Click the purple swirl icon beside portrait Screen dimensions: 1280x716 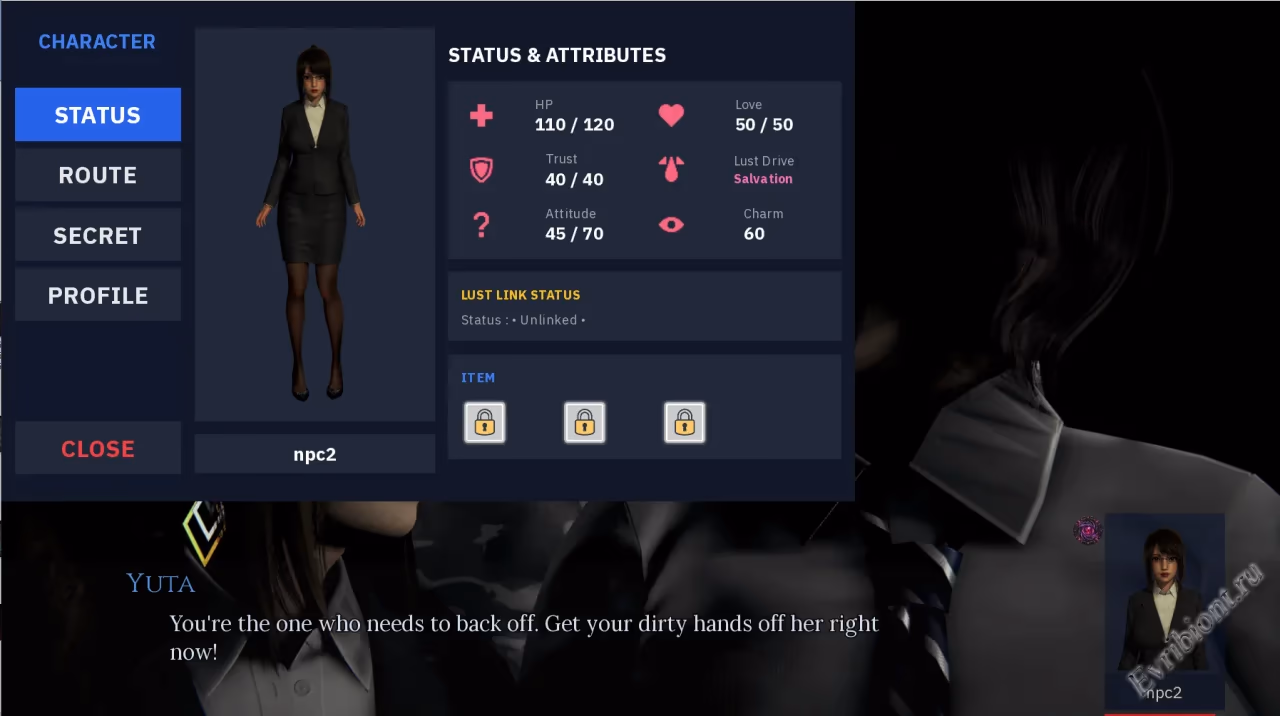point(1088,530)
